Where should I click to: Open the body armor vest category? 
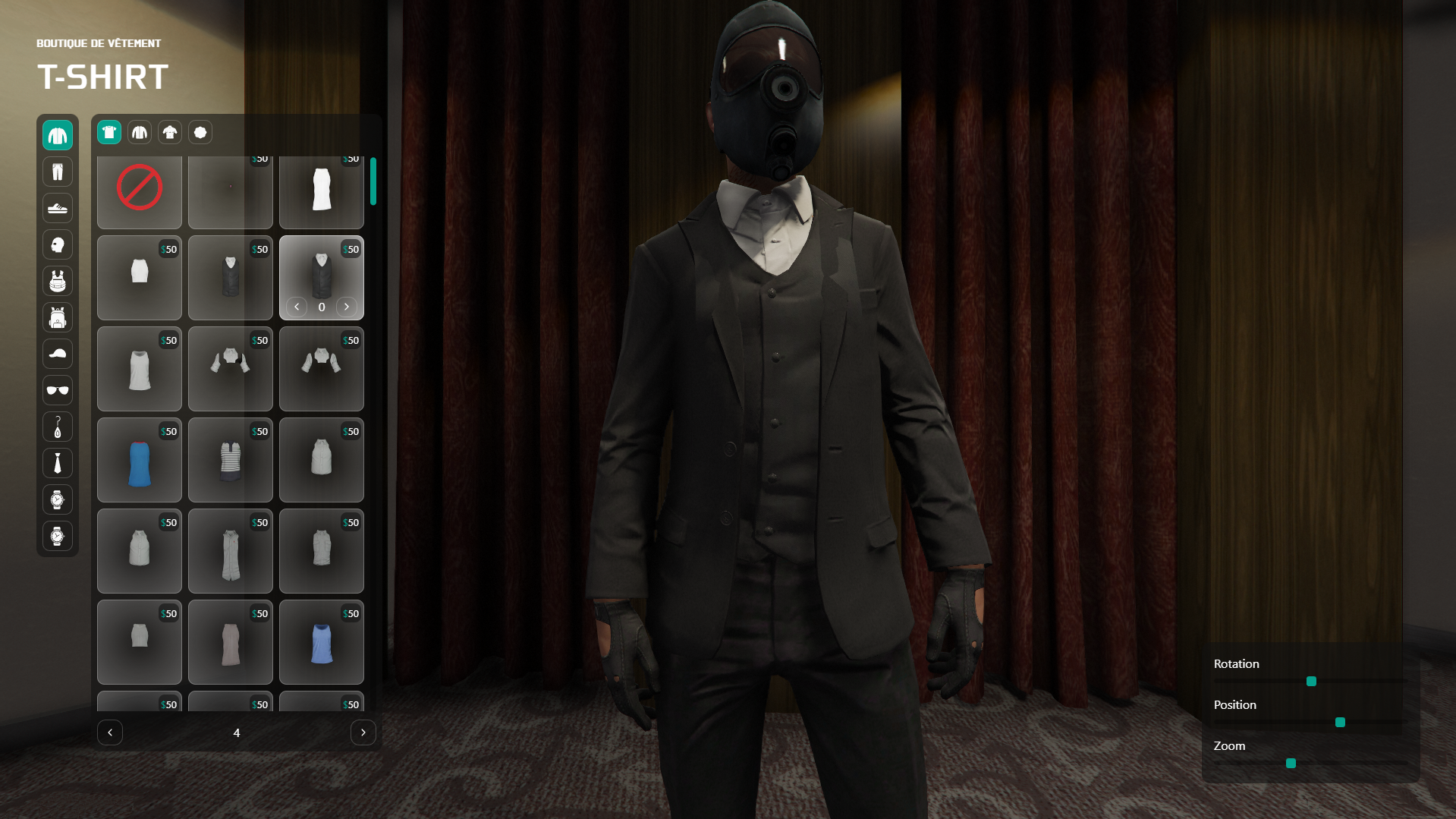pyautogui.click(x=58, y=281)
